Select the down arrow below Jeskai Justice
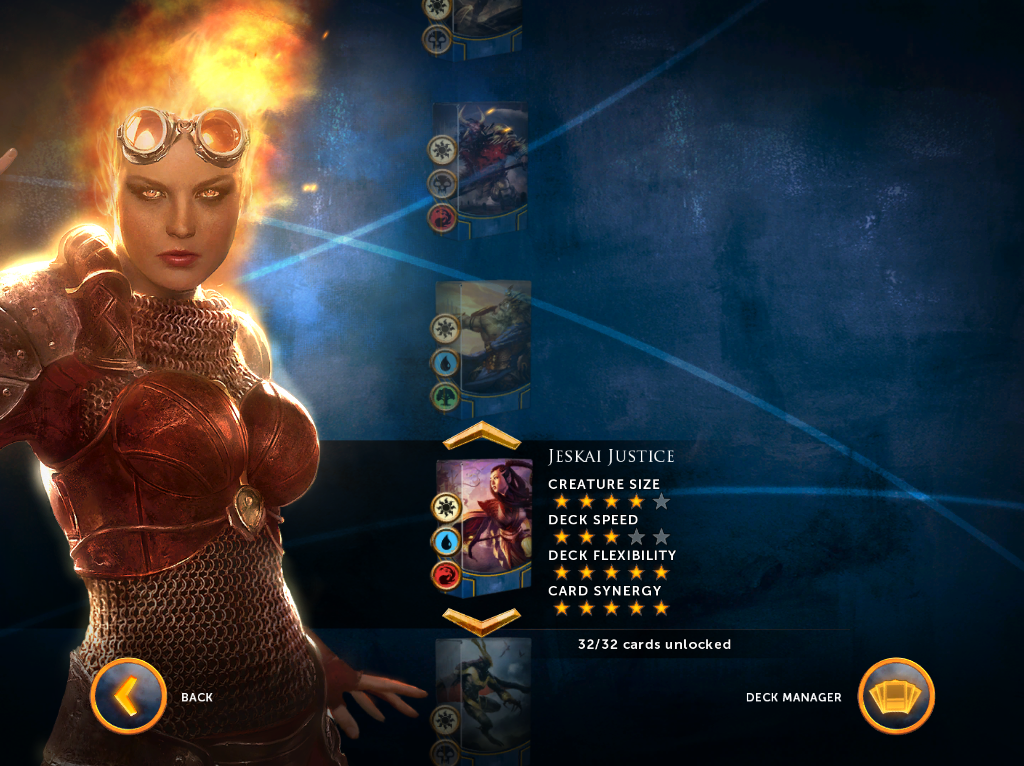This screenshot has width=1024, height=766. click(481, 621)
